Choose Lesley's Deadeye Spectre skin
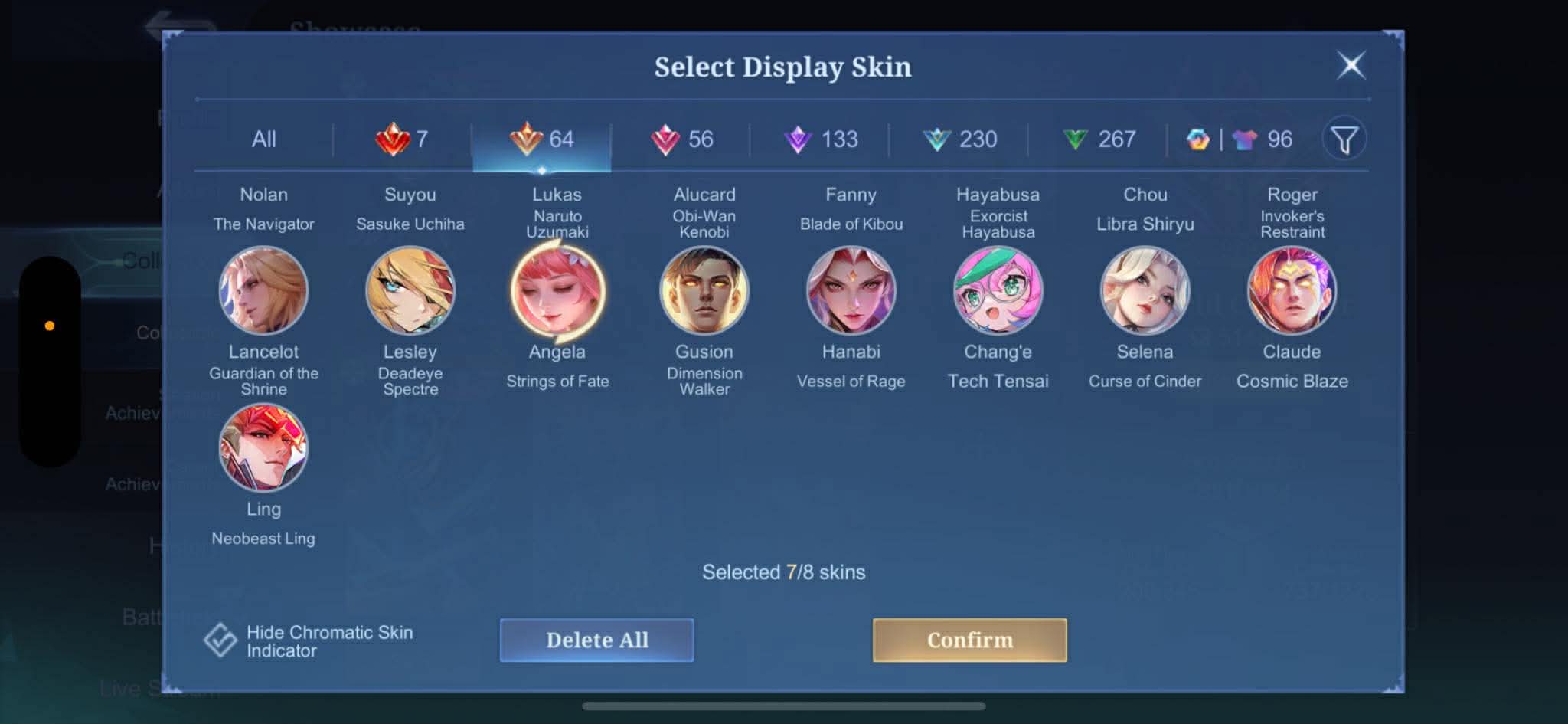Viewport: 1568px width, 724px height. tap(410, 290)
